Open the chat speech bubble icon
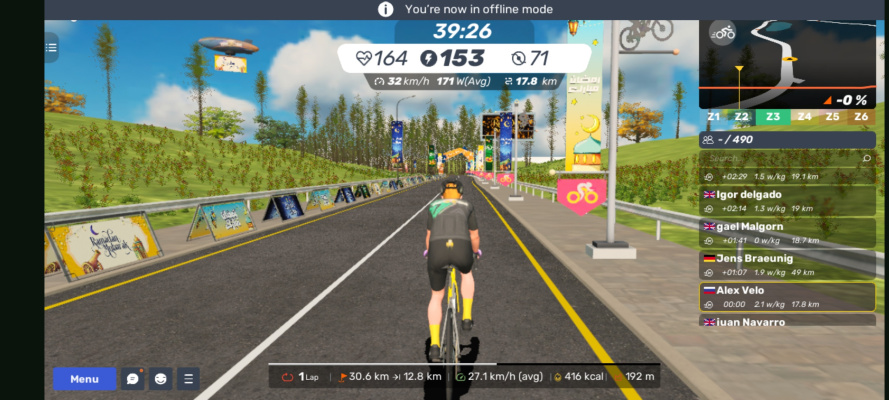Viewport: 889px width, 400px height. (x=132, y=379)
